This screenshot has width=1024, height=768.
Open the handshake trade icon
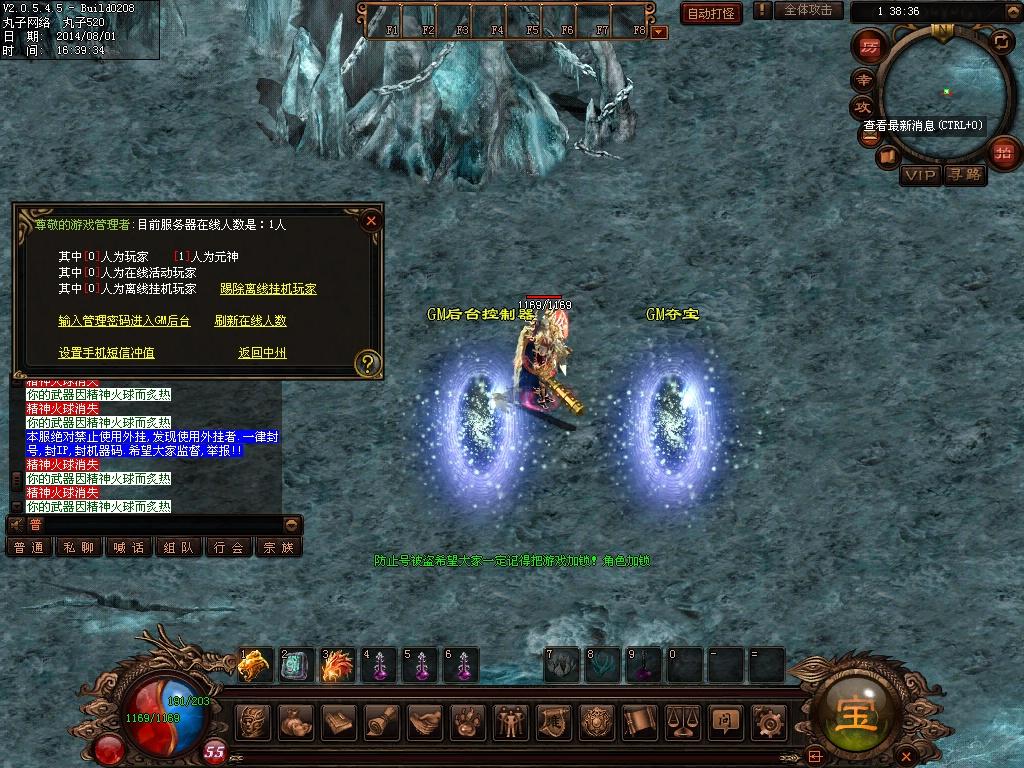[424, 722]
